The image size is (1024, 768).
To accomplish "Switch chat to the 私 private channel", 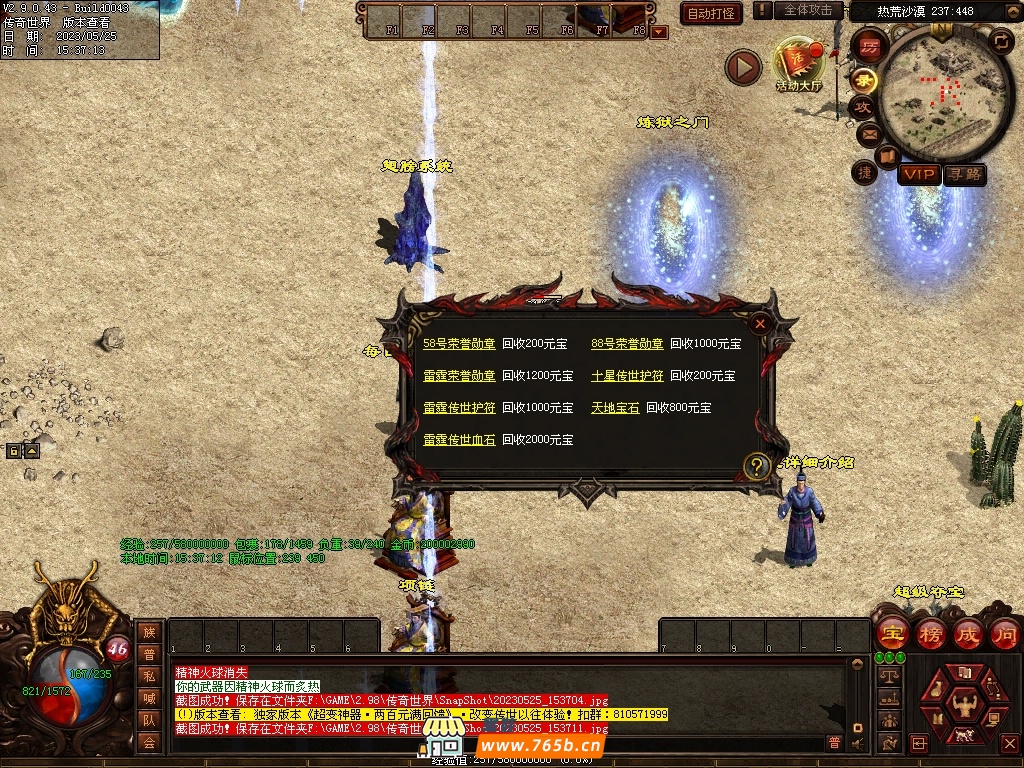I will 149,676.
